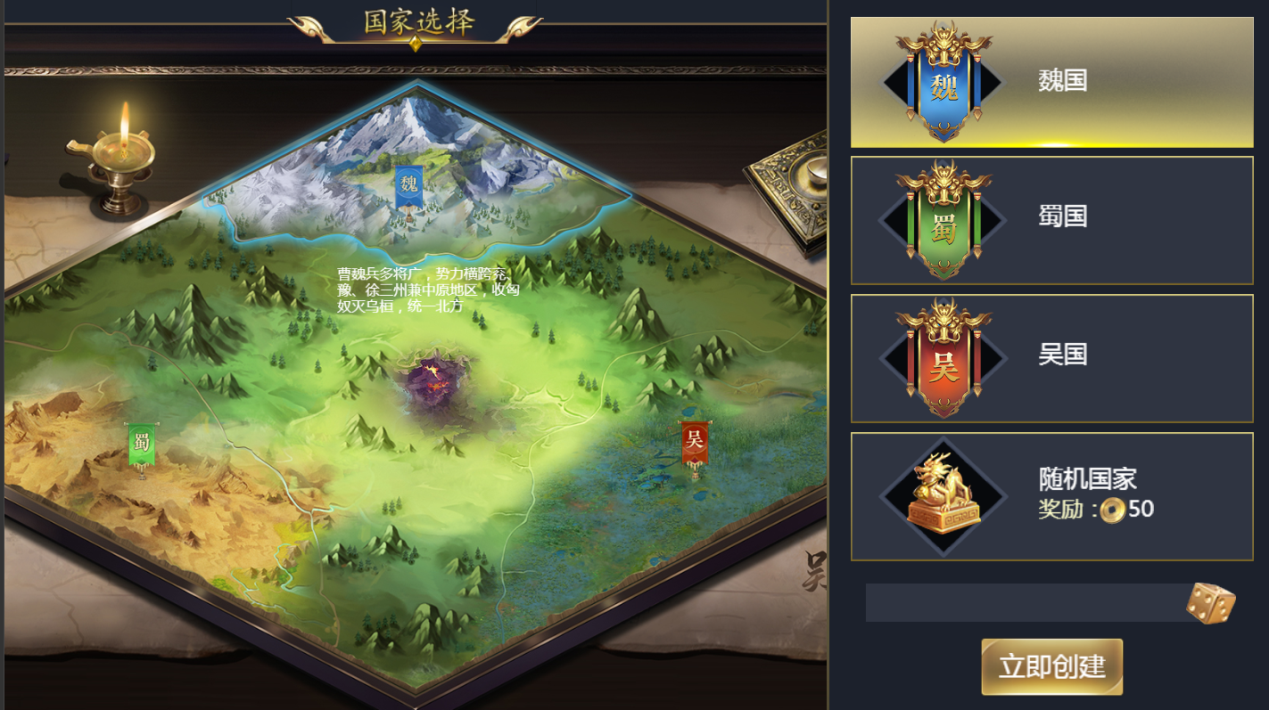Choose the green 蜀 banner on the map
The width and height of the screenshot is (1269, 710).
(x=141, y=445)
